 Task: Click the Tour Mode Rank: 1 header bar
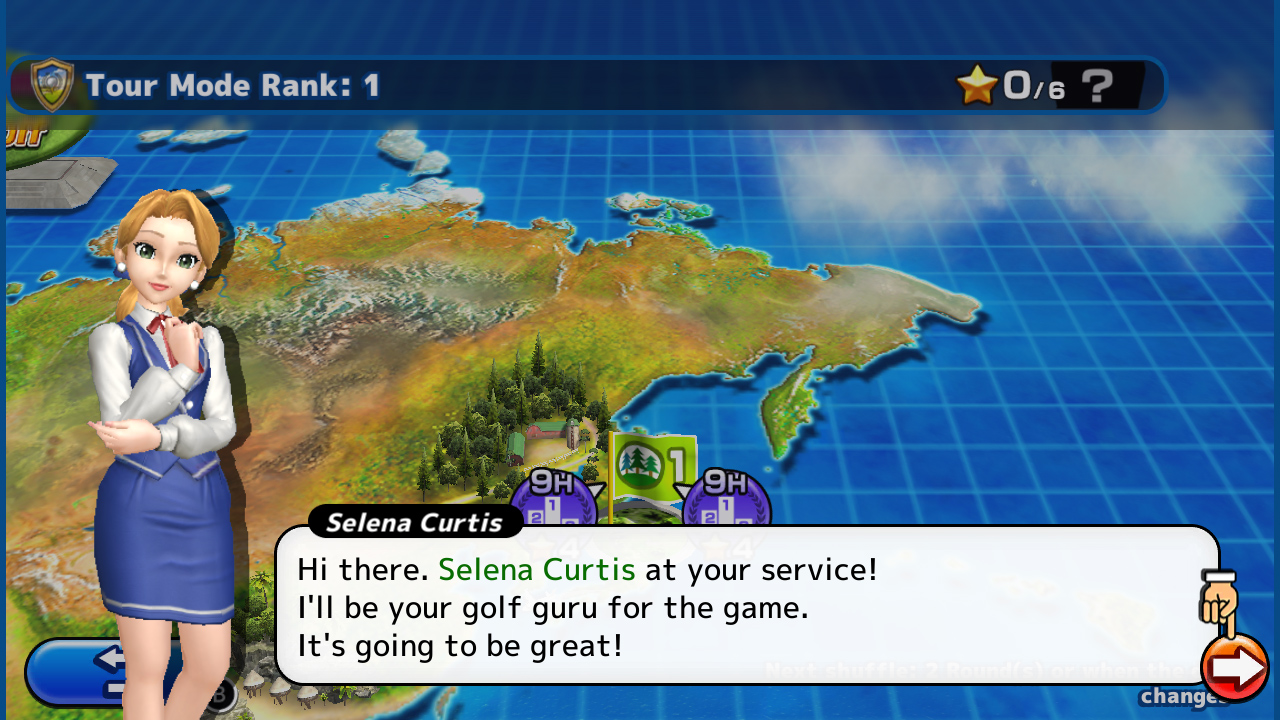click(232, 85)
